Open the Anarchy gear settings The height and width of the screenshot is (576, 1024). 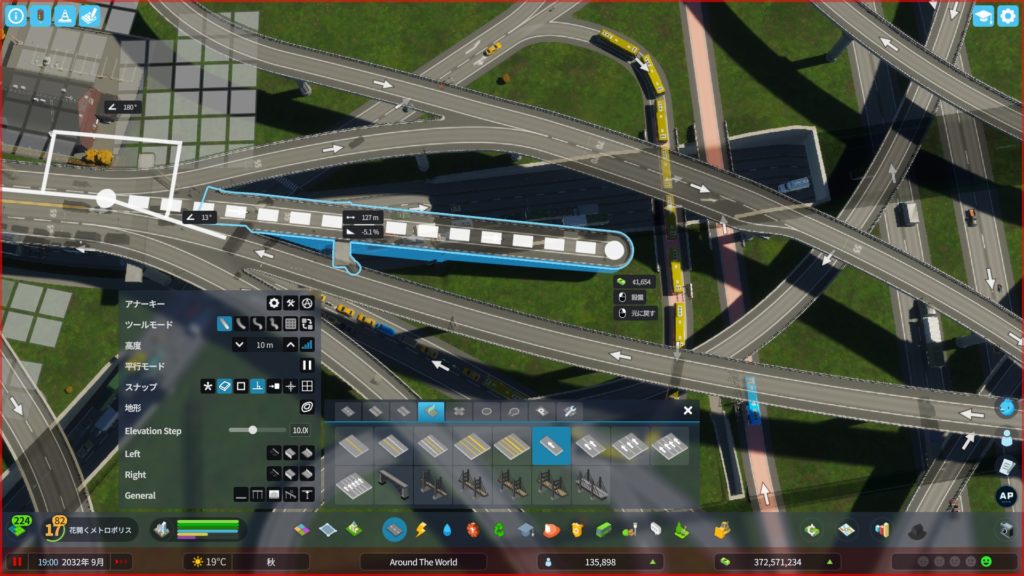(273, 303)
